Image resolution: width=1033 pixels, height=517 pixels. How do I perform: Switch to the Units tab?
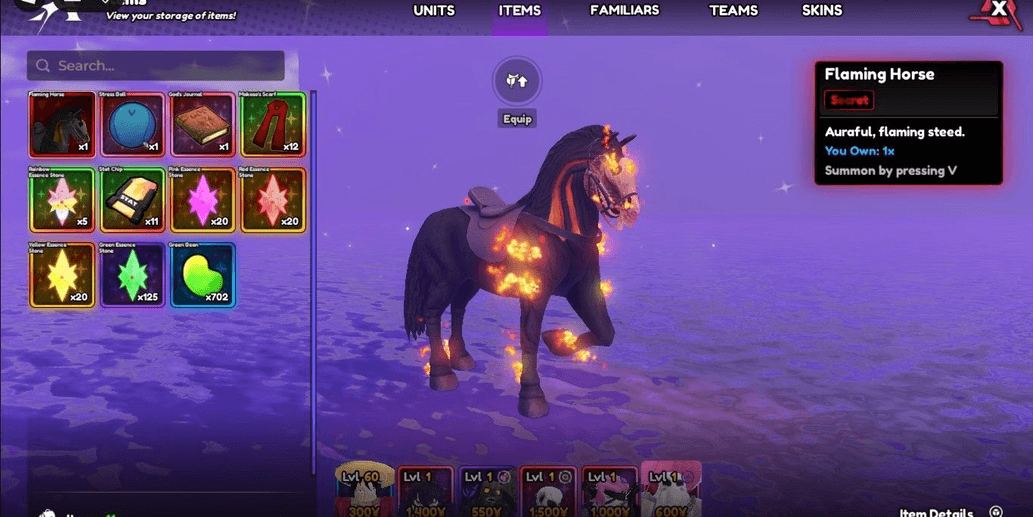coord(434,11)
